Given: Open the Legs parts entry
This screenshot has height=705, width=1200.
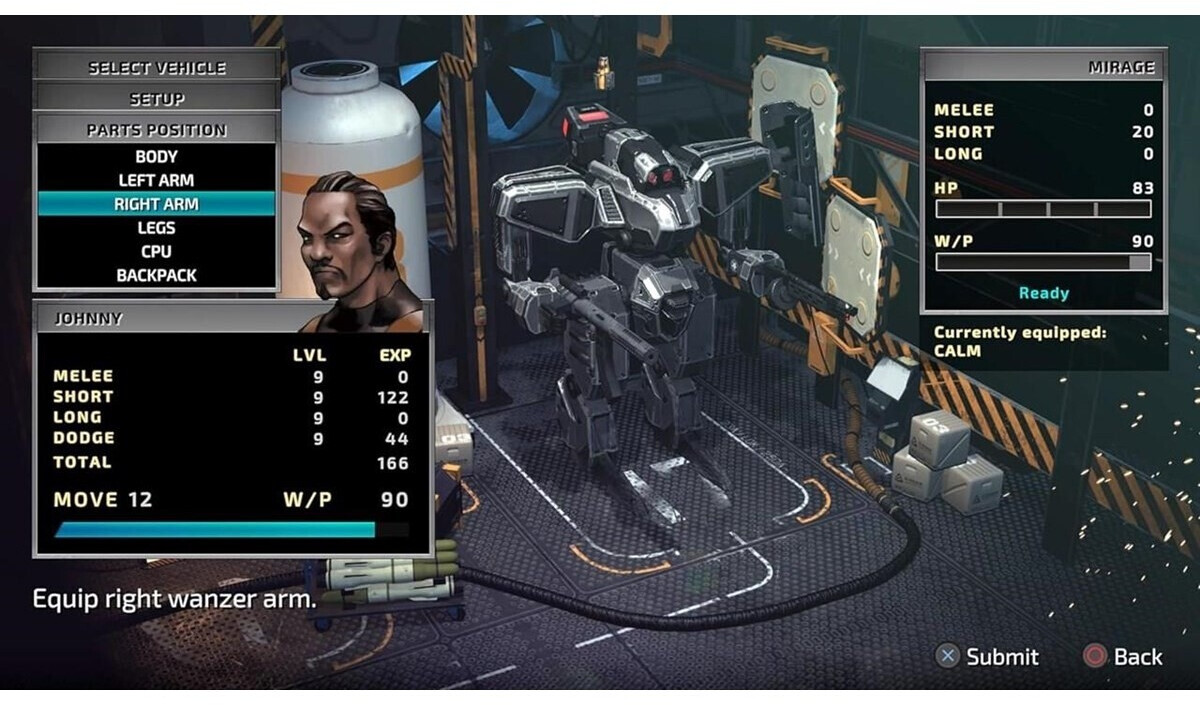Looking at the screenshot, I should (157, 228).
